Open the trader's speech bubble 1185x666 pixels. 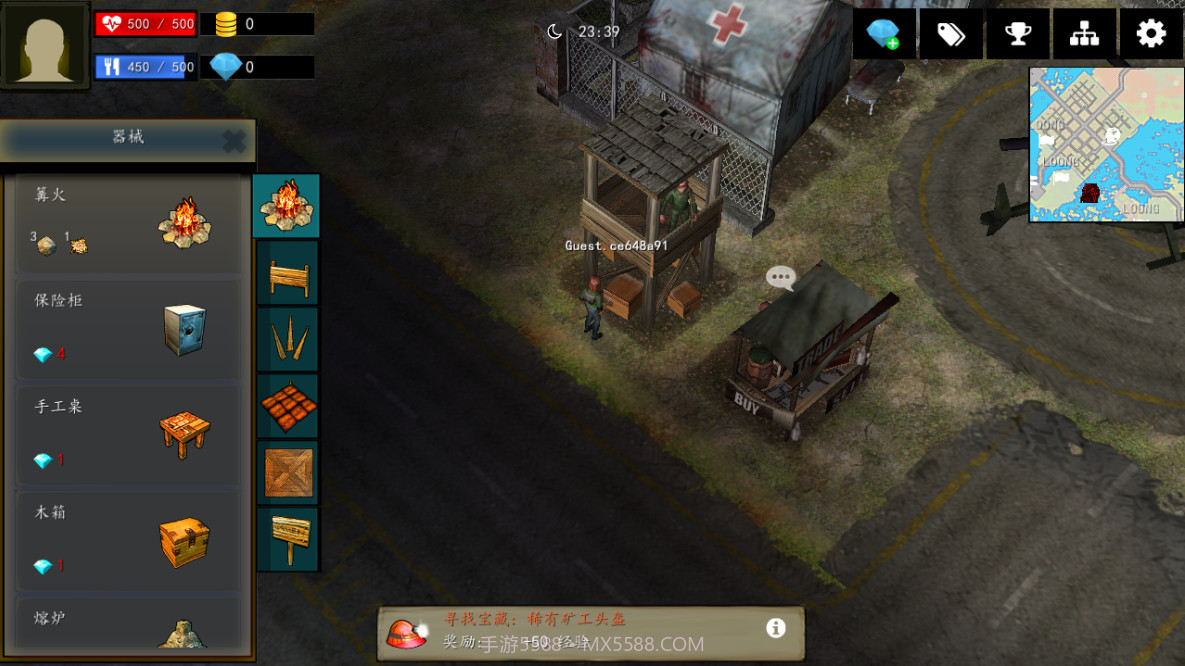[780, 277]
